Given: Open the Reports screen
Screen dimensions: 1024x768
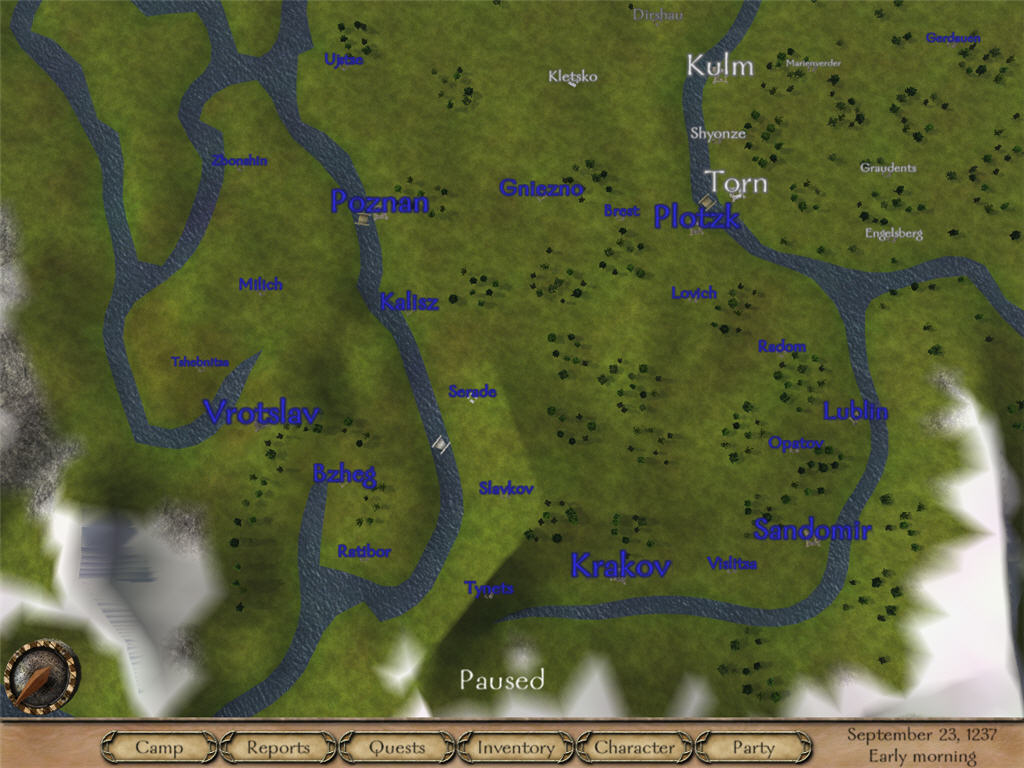Looking at the screenshot, I should click(278, 747).
